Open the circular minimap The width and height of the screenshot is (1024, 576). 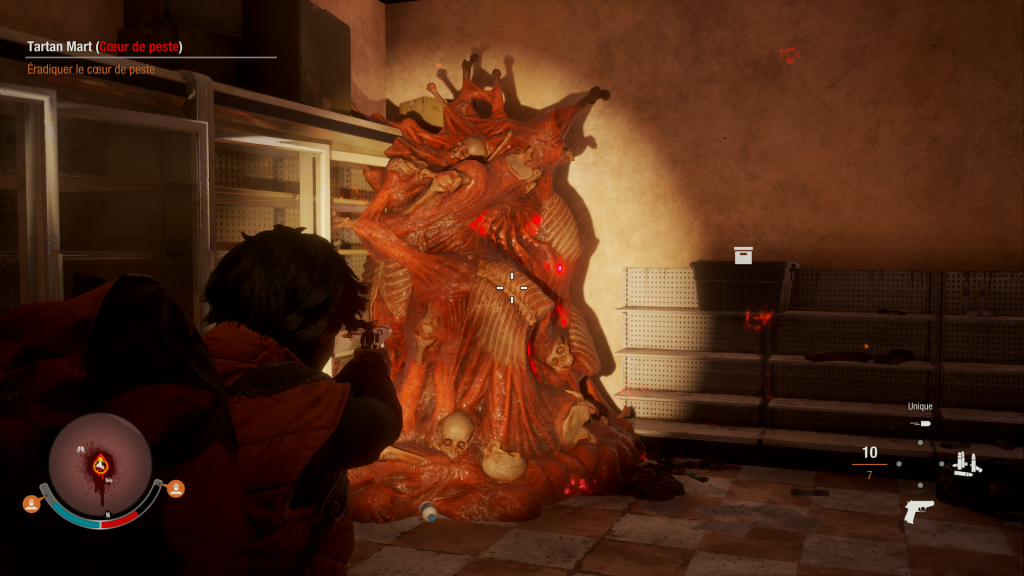pos(100,464)
